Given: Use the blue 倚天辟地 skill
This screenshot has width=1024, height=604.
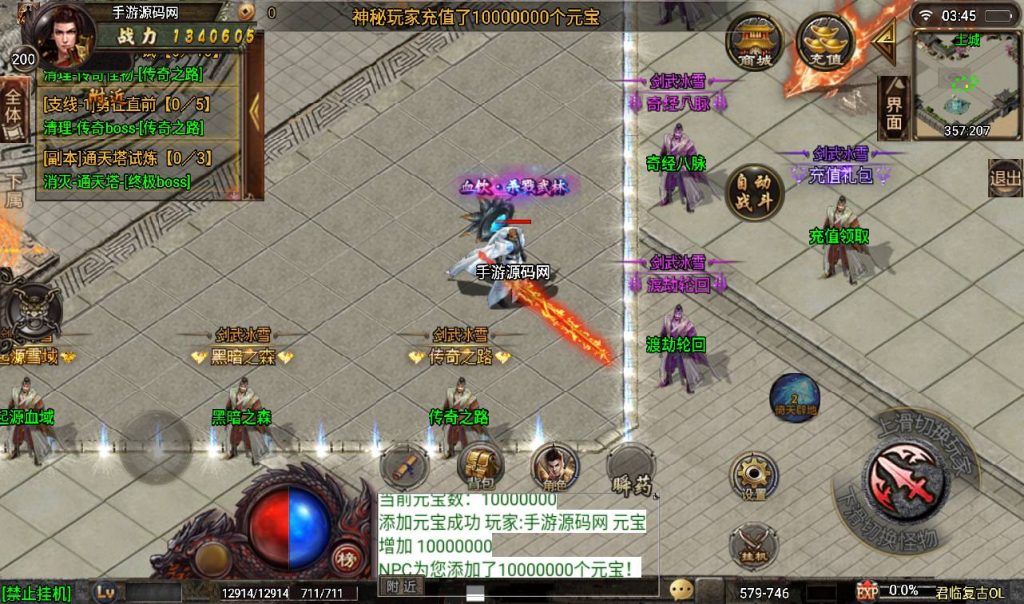Looking at the screenshot, I should click(x=795, y=396).
